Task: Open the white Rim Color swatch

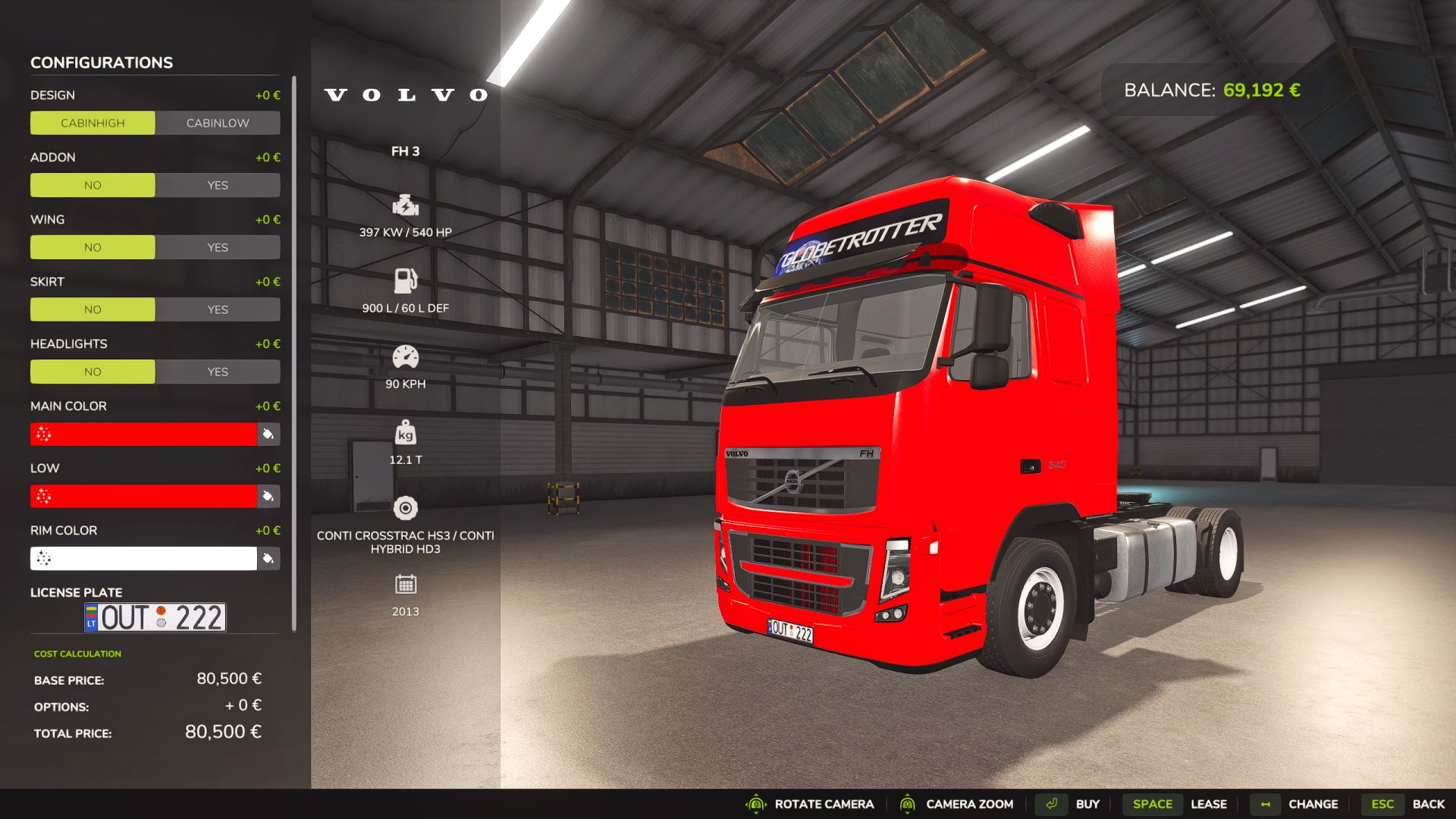Action: pos(144,558)
